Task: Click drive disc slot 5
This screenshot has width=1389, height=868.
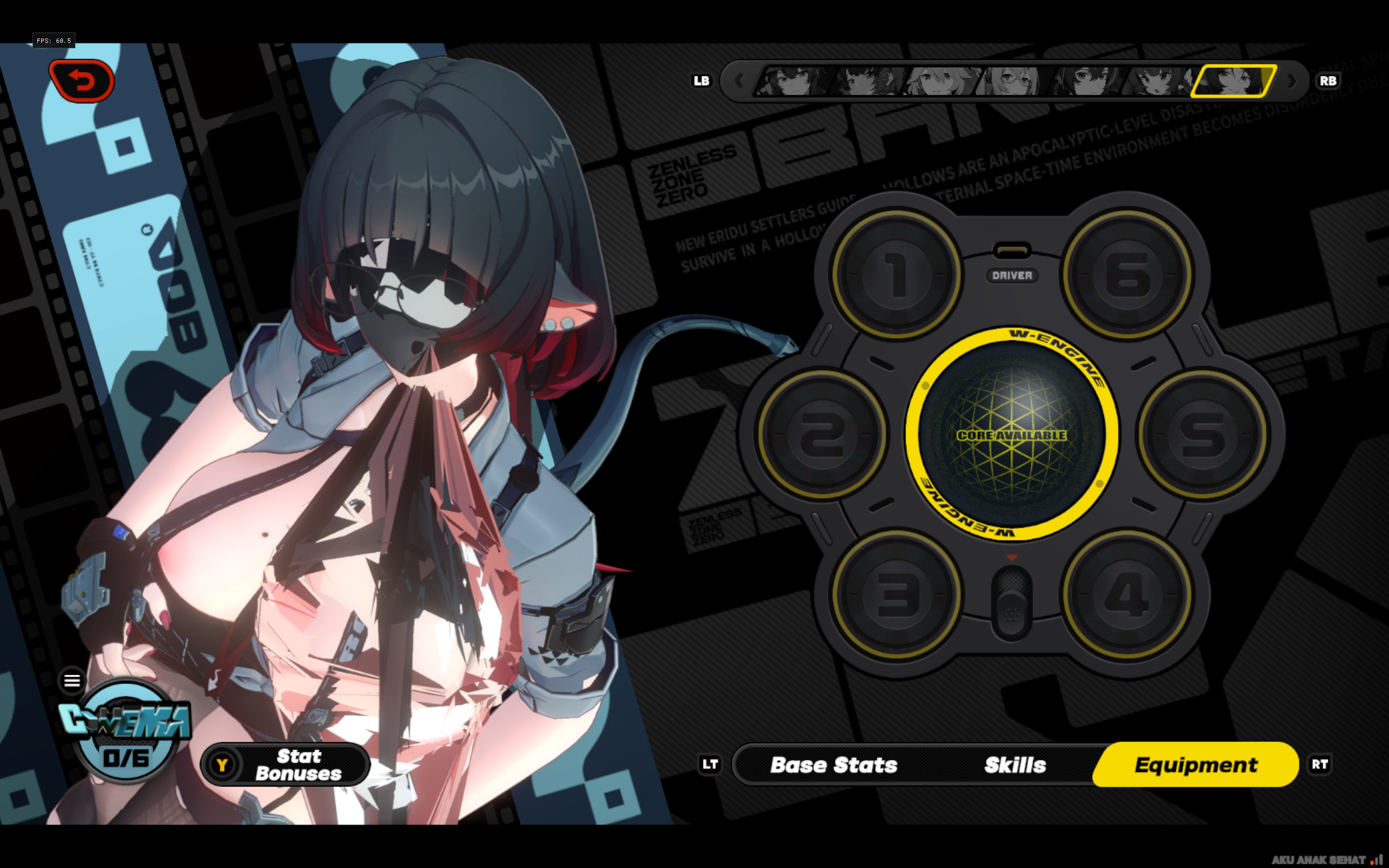Action: click(x=1202, y=435)
